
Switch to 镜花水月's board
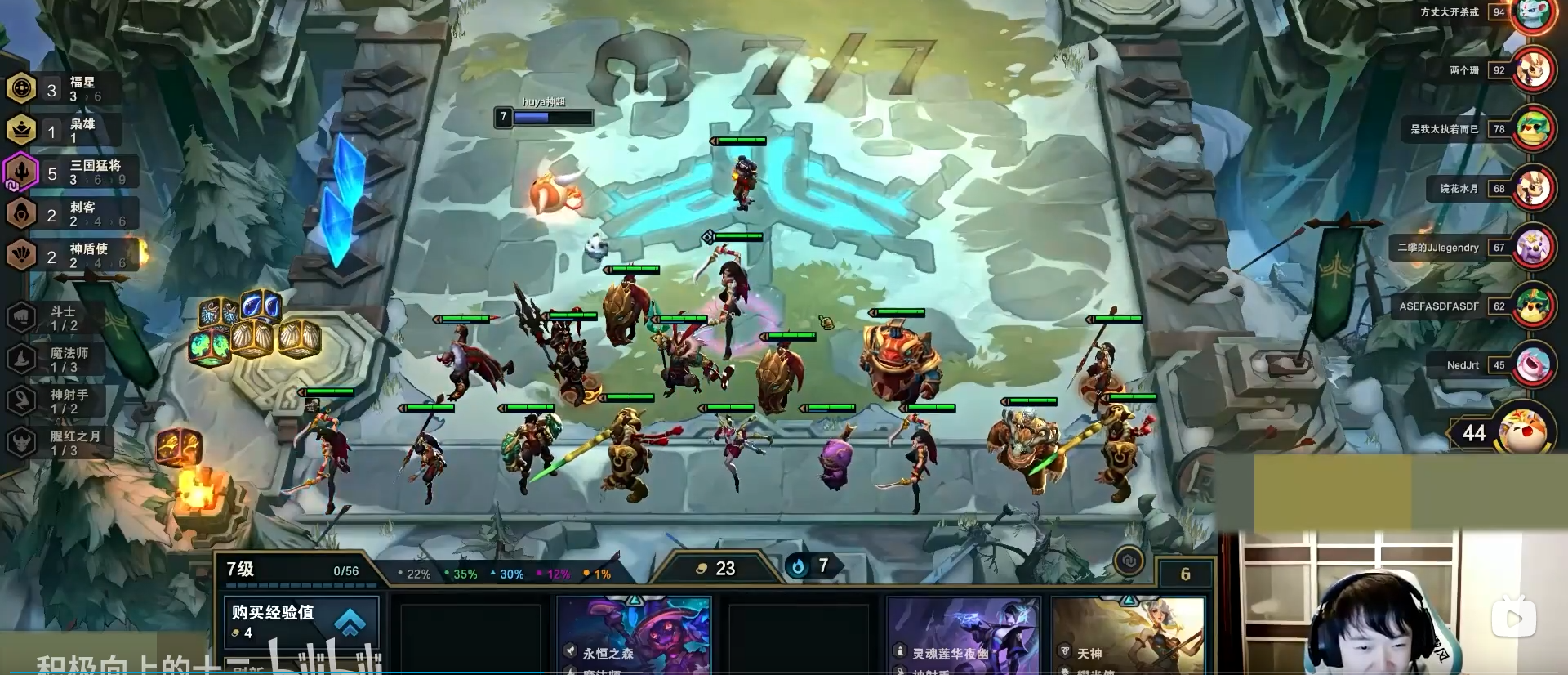1533,189
